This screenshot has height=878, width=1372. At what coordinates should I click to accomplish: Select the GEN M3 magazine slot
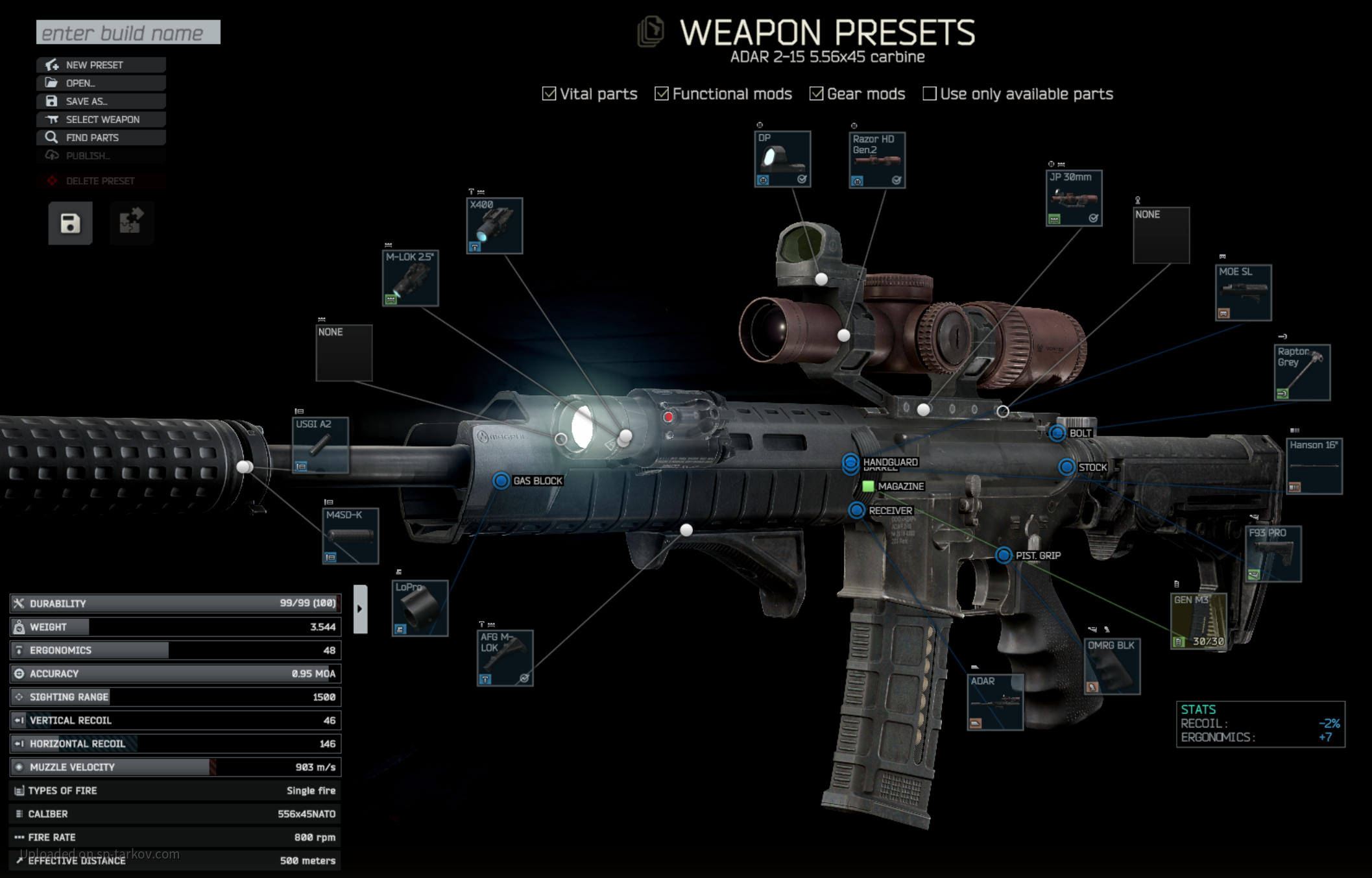point(1199,621)
